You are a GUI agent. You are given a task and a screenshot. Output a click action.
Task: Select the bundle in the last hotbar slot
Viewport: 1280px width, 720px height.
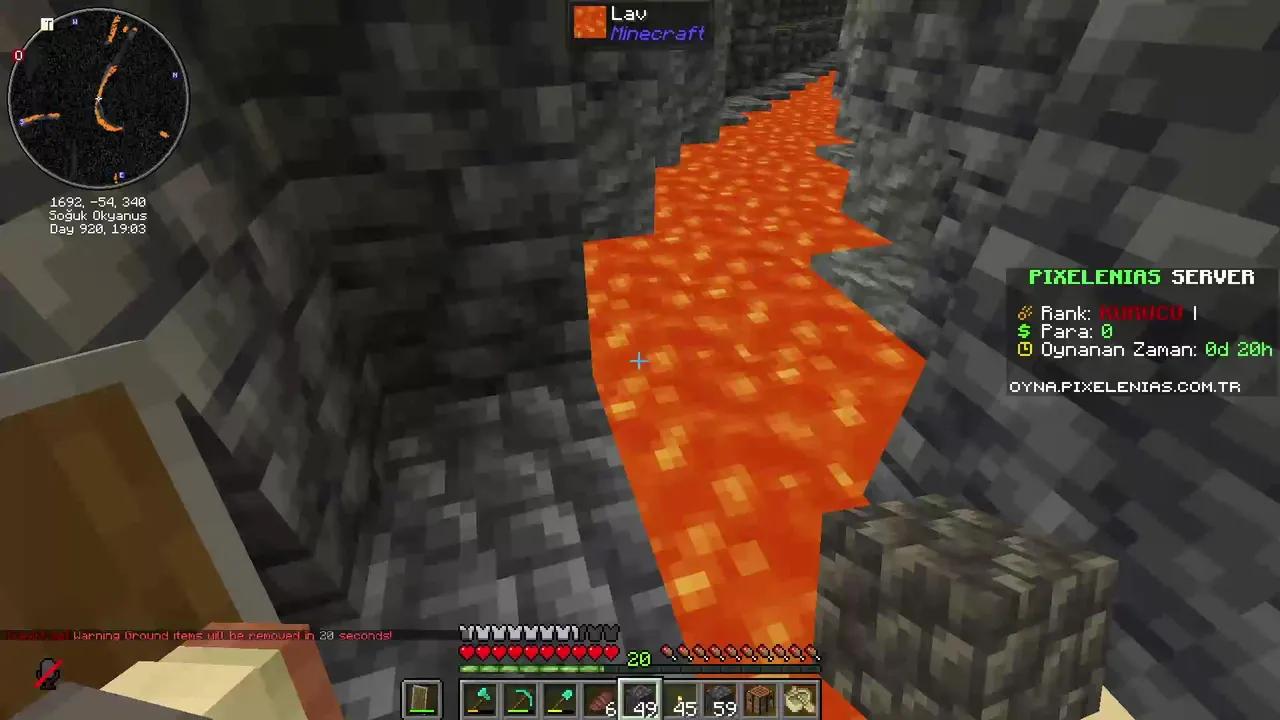tap(799, 698)
